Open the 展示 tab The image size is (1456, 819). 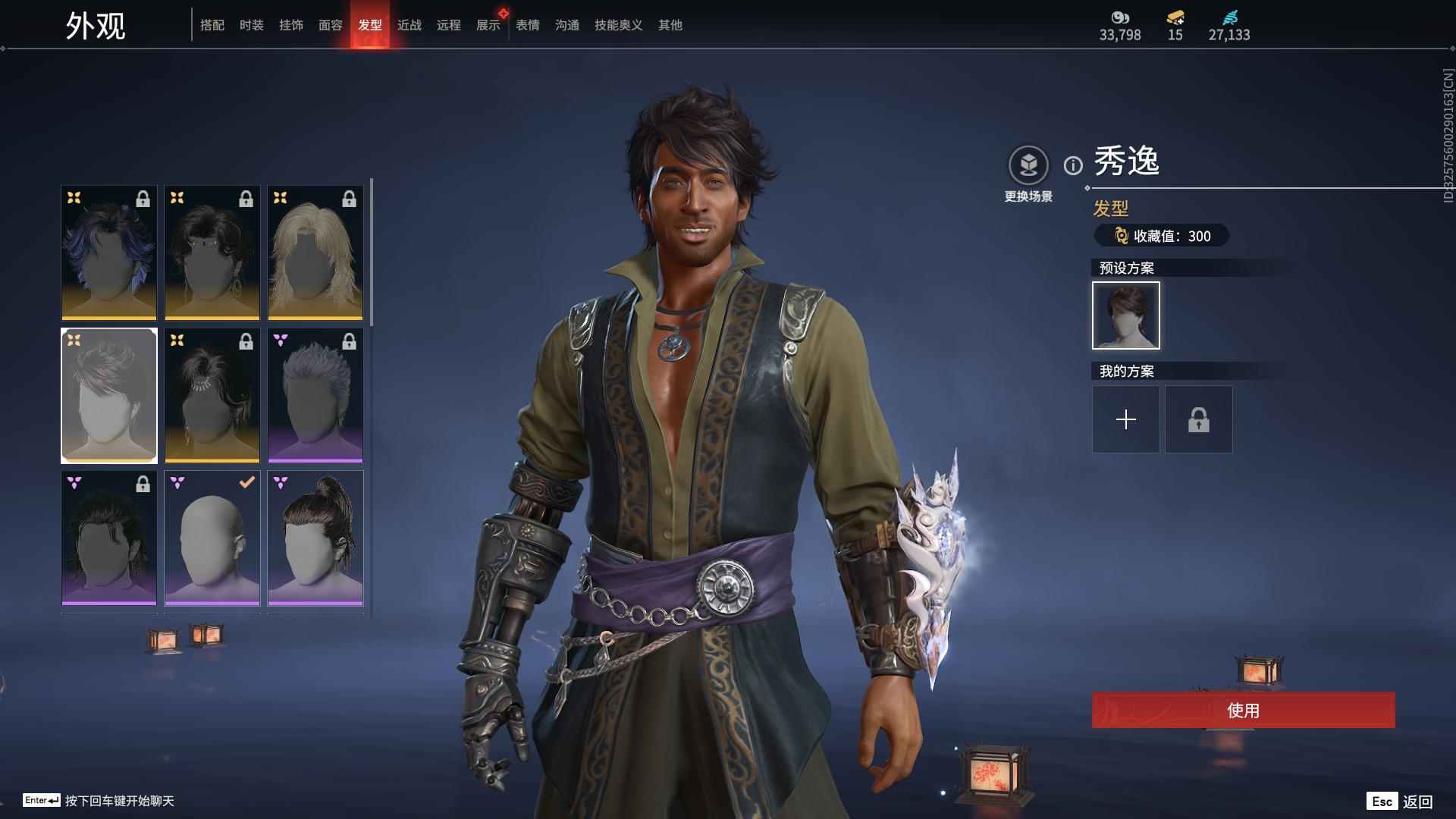(x=488, y=25)
